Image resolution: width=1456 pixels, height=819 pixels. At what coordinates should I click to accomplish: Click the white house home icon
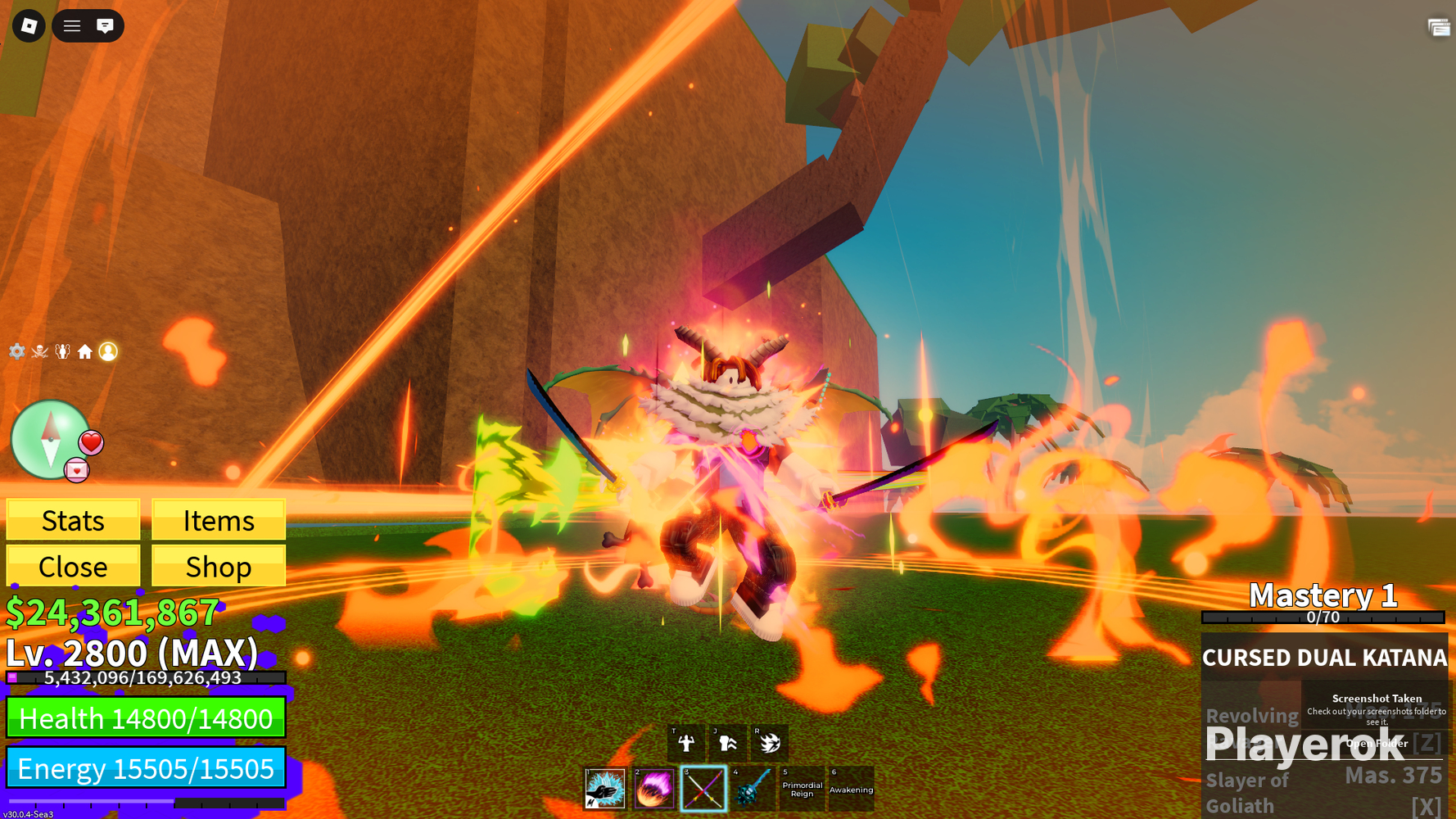(85, 351)
